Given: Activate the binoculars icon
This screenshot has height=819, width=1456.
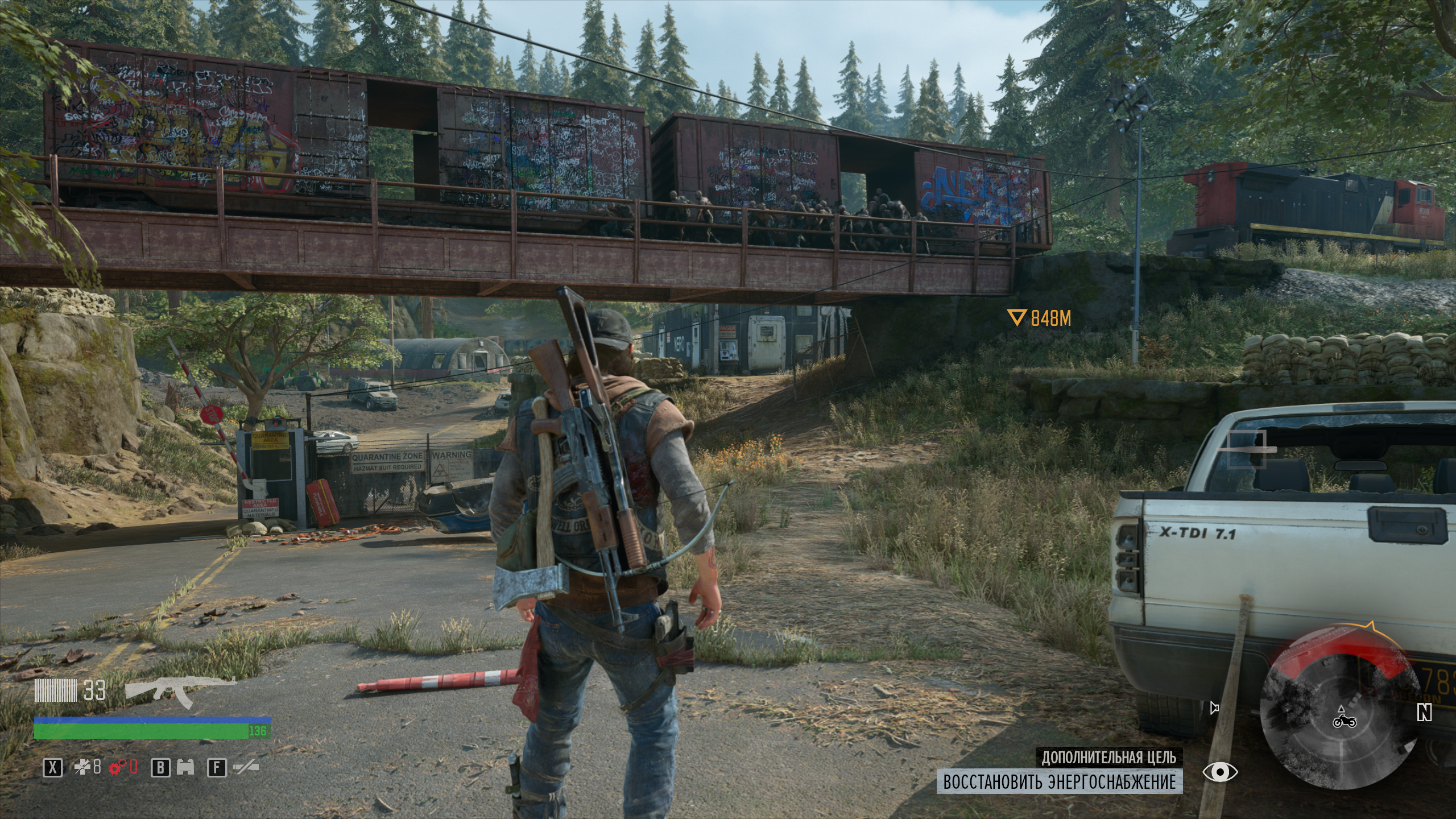Looking at the screenshot, I should [x=187, y=768].
